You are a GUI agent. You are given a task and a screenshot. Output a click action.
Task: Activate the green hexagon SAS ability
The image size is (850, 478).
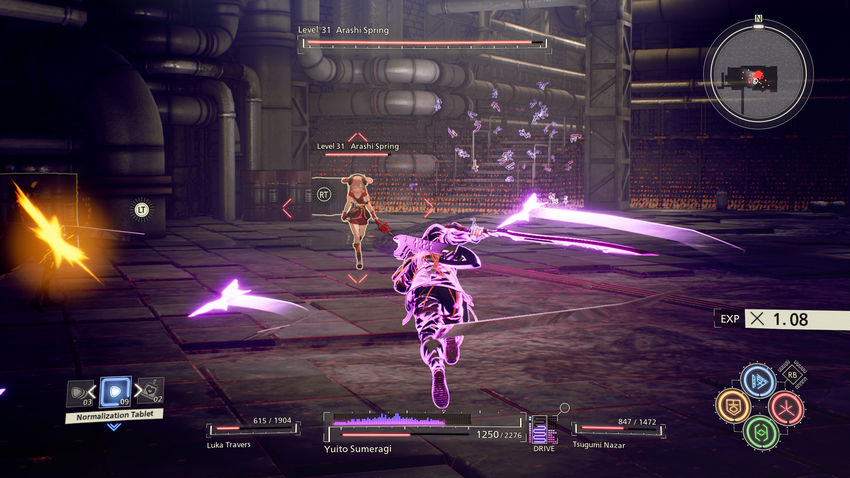pos(760,432)
